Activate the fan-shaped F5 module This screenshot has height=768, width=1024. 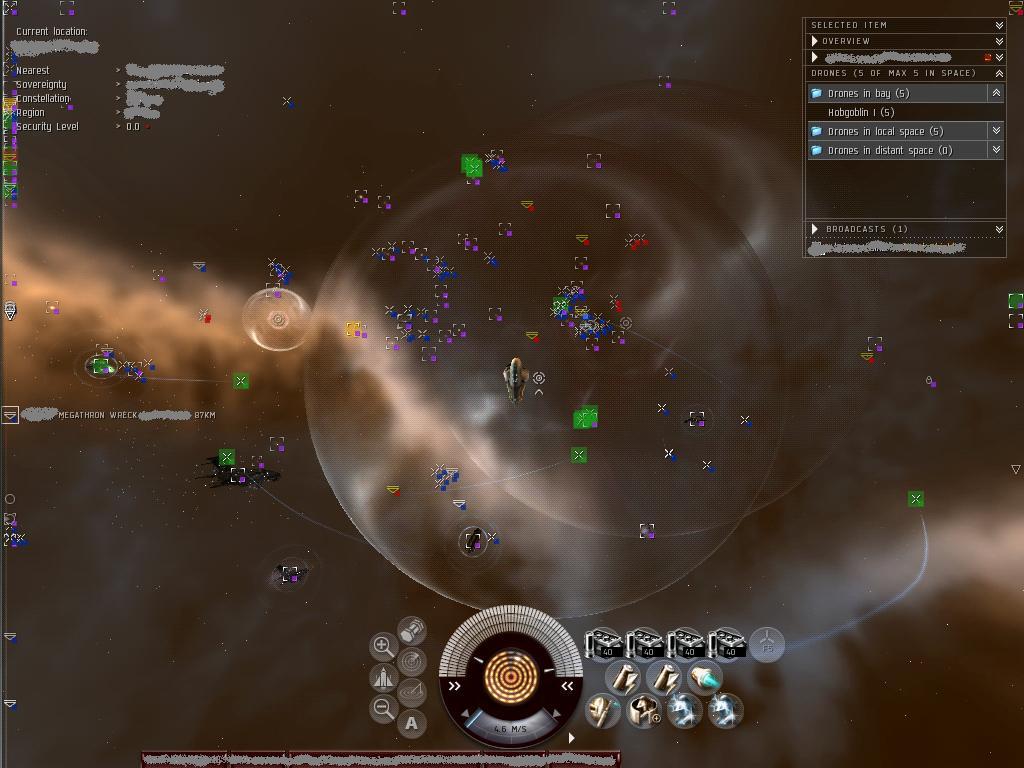click(x=767, y=643)
